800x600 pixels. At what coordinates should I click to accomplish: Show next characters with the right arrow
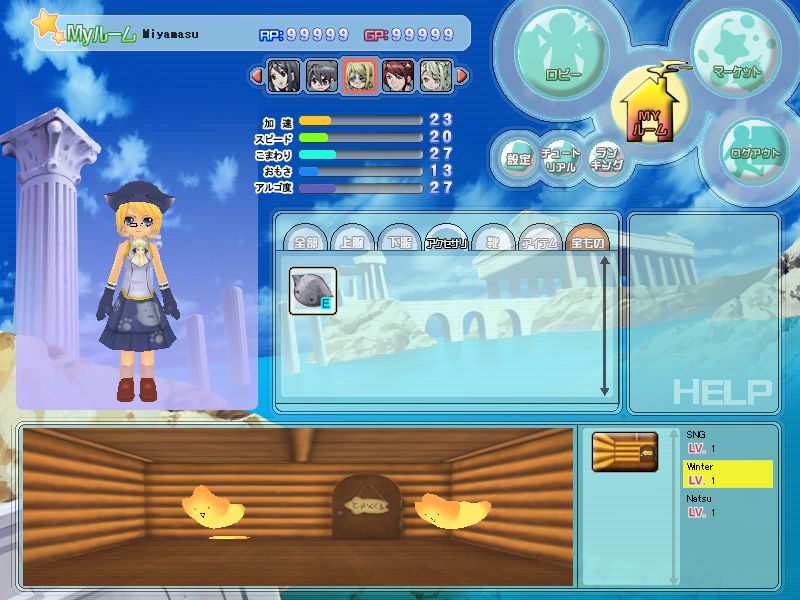pyautogui.click(x=463, y=75)
